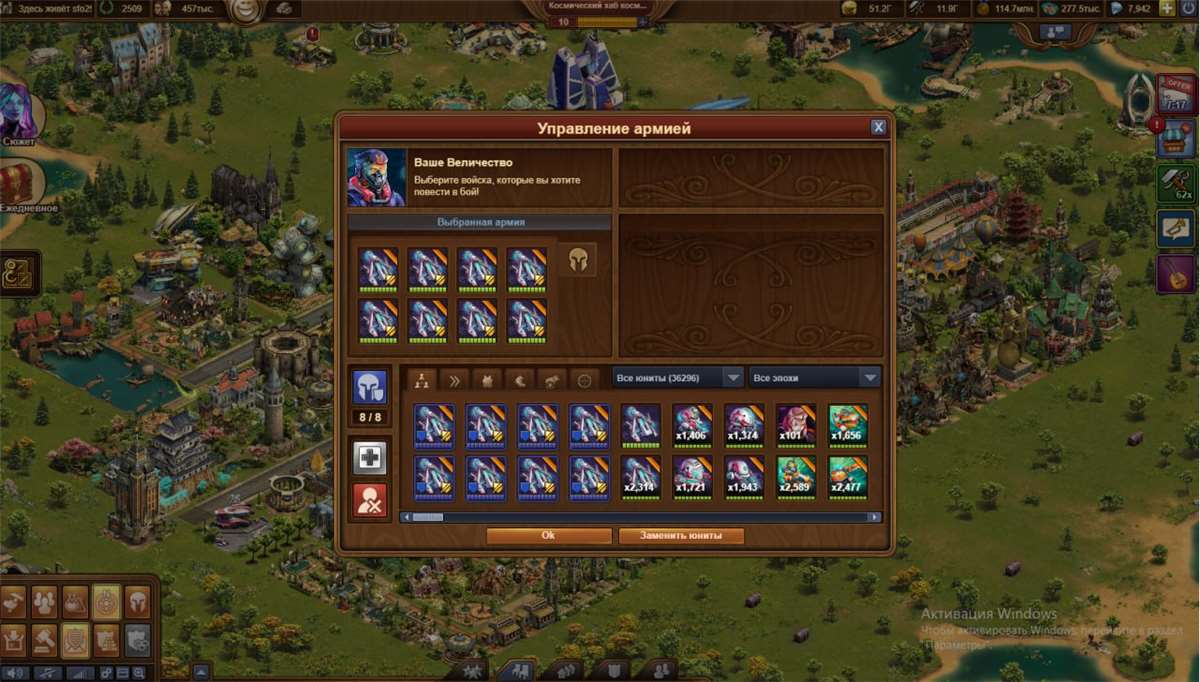This screenshot has height=682, width=1200.
Task: Select the unit stack showing x2,314
Action: point(640,477)
